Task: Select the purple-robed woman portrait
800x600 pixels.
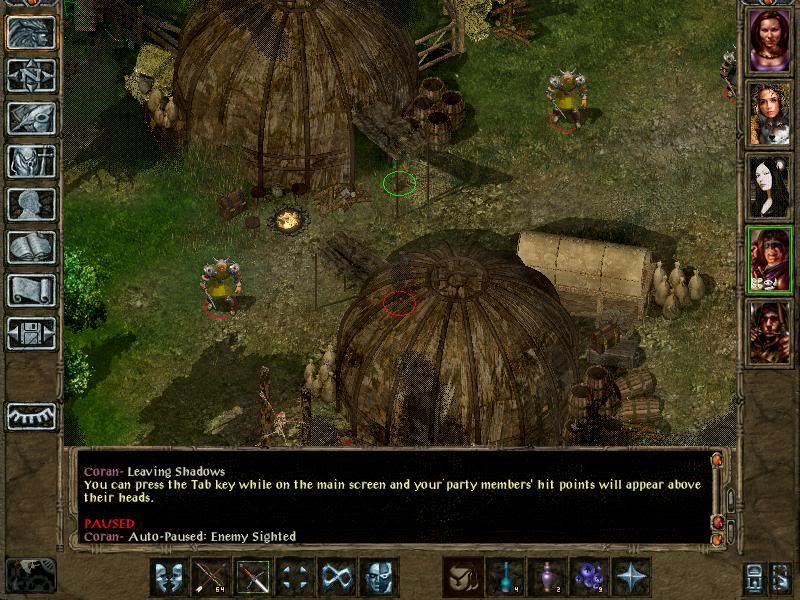Action: (x=769, y=41)
